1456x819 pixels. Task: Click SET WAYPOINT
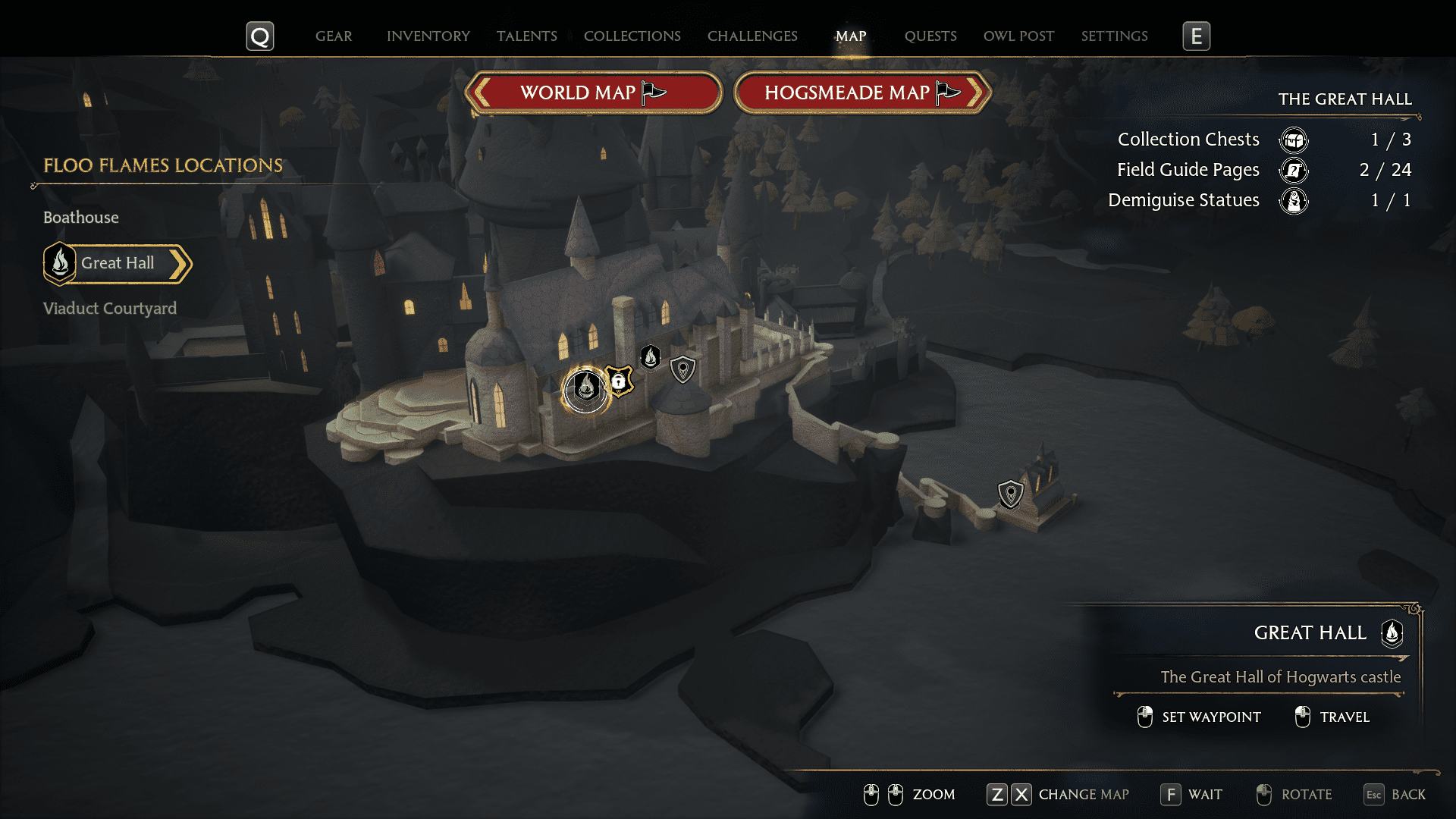point(1211,717)
